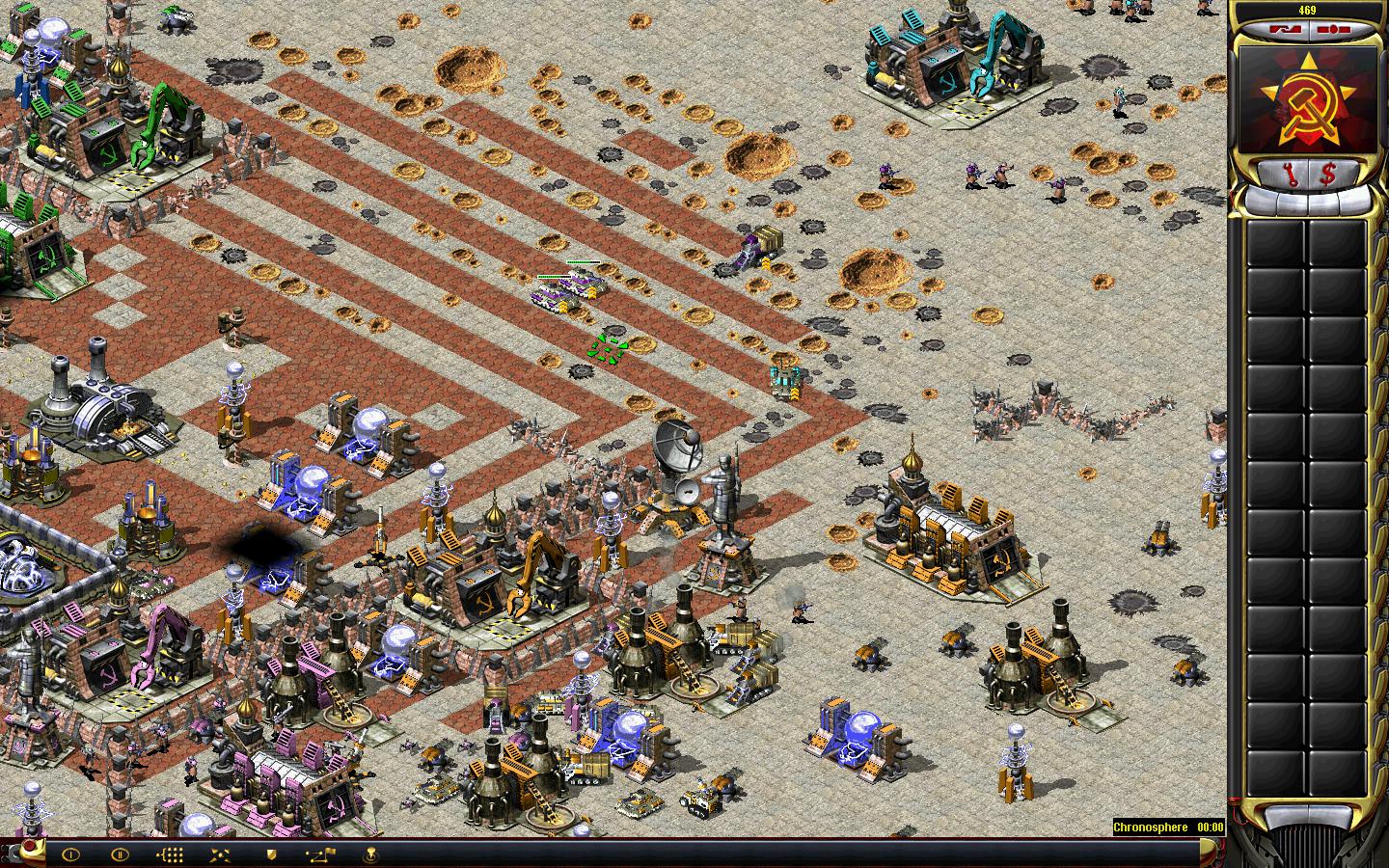Activate the type select dots button
Screen dimensions: 1389x868
point(170,854)
